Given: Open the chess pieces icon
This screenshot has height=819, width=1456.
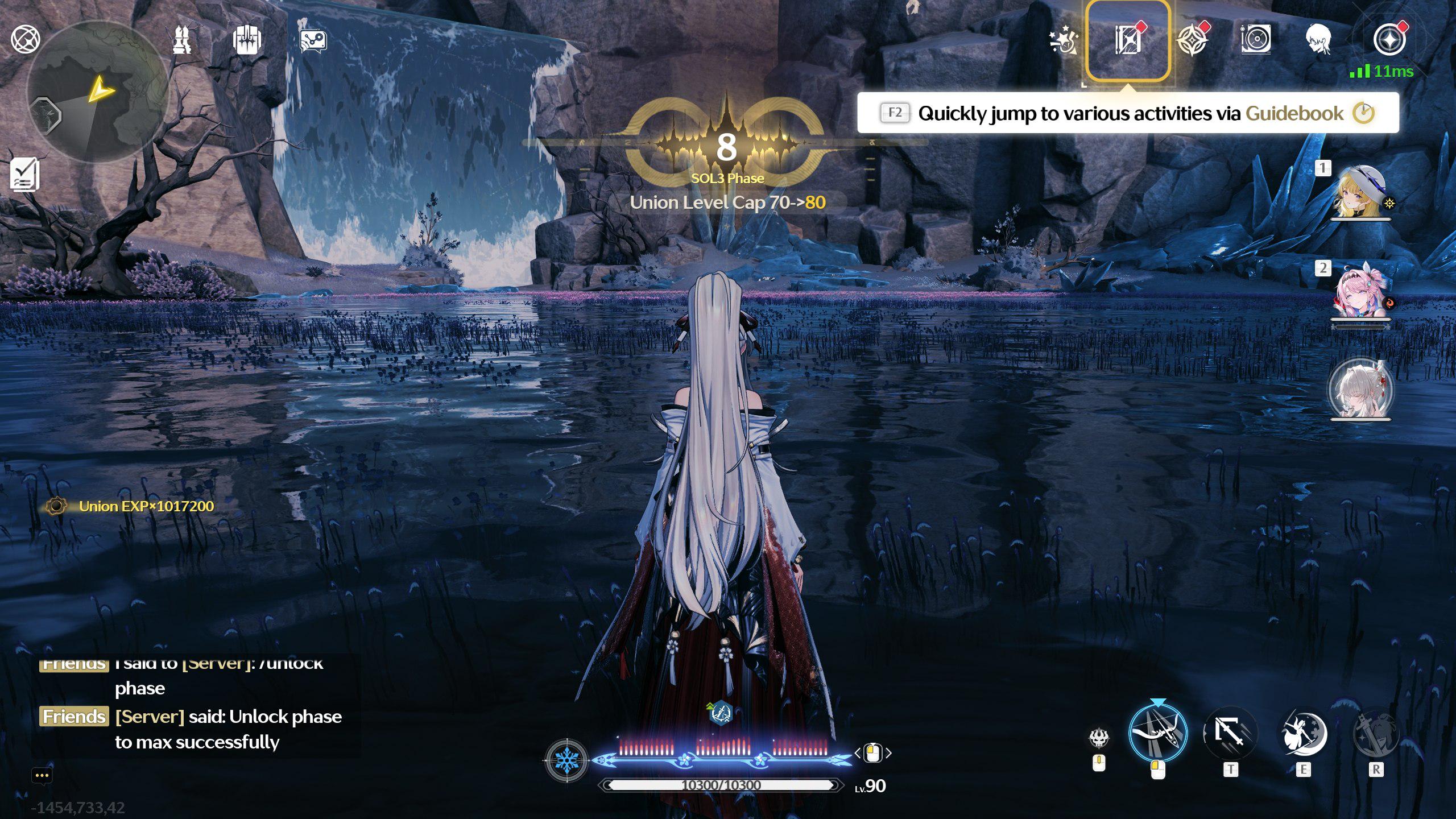Looking at the screenshot, I should tap(182, 40).
